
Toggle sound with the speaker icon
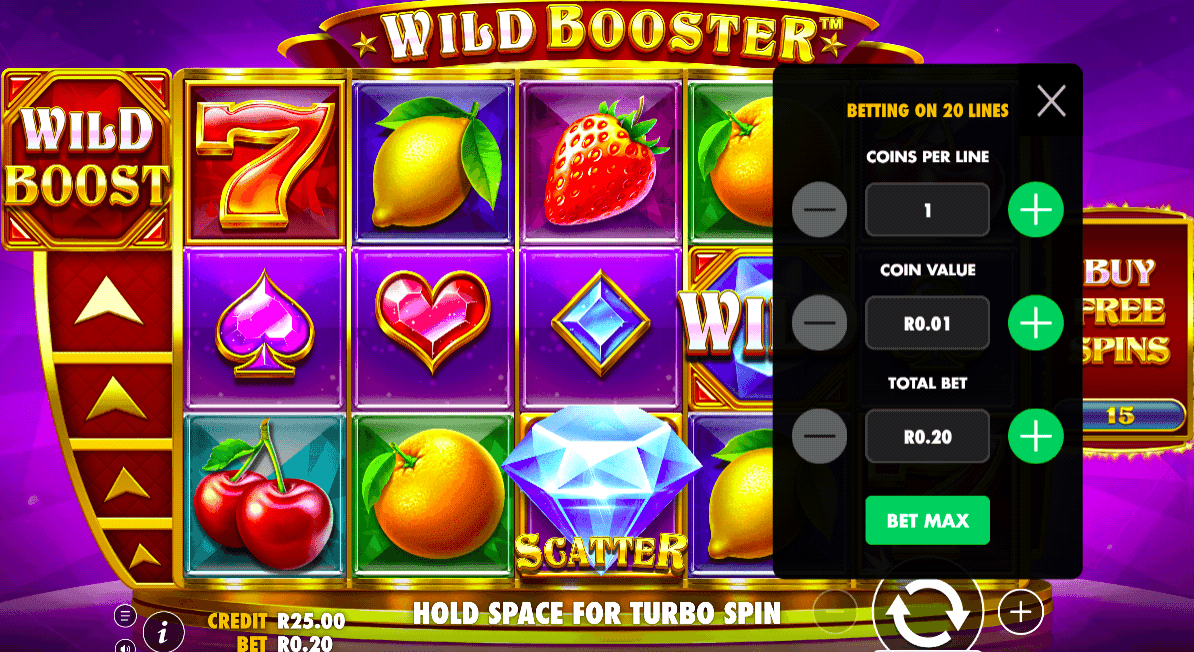pos(125,645)
